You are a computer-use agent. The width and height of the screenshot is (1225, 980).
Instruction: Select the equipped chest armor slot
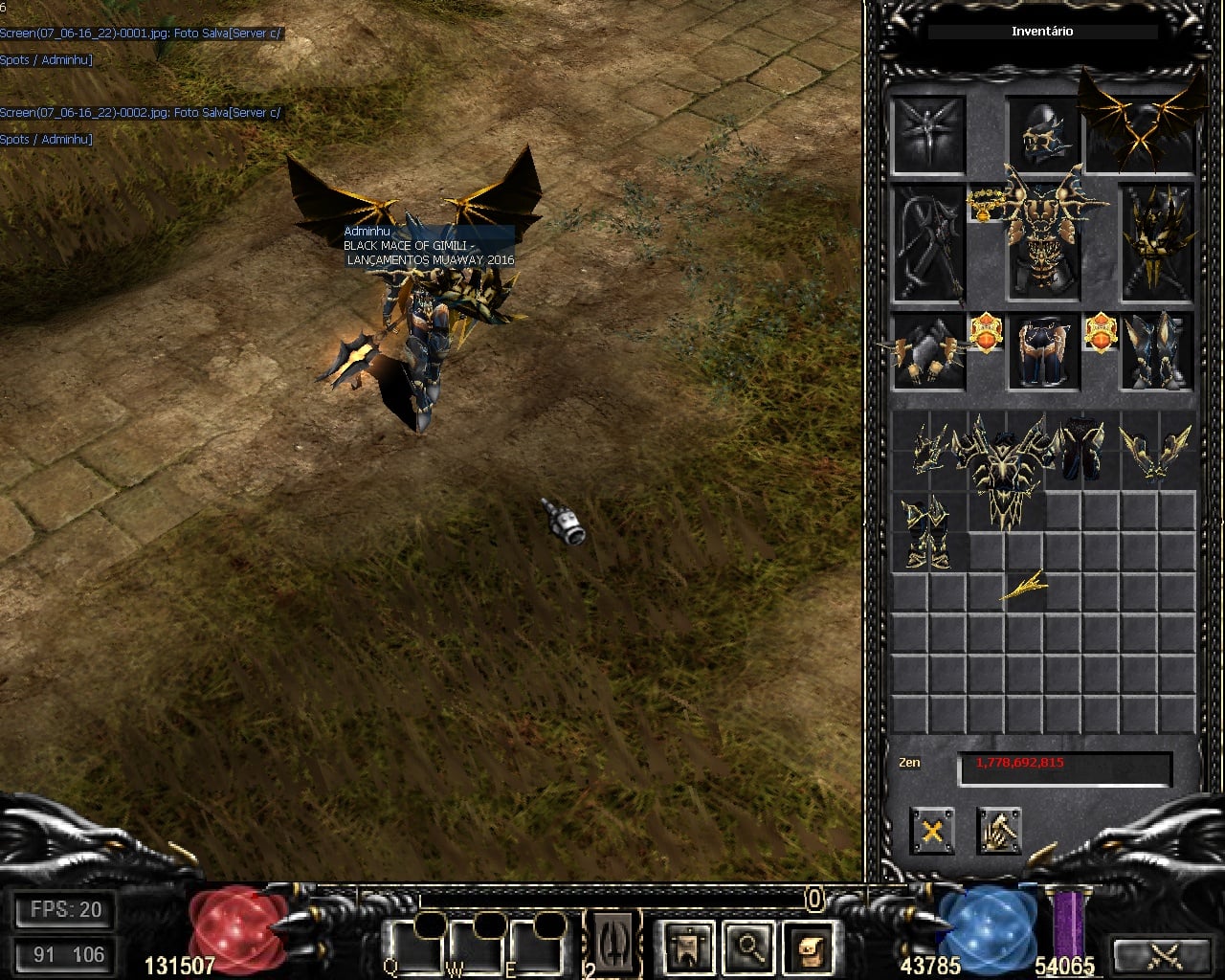1044,241
